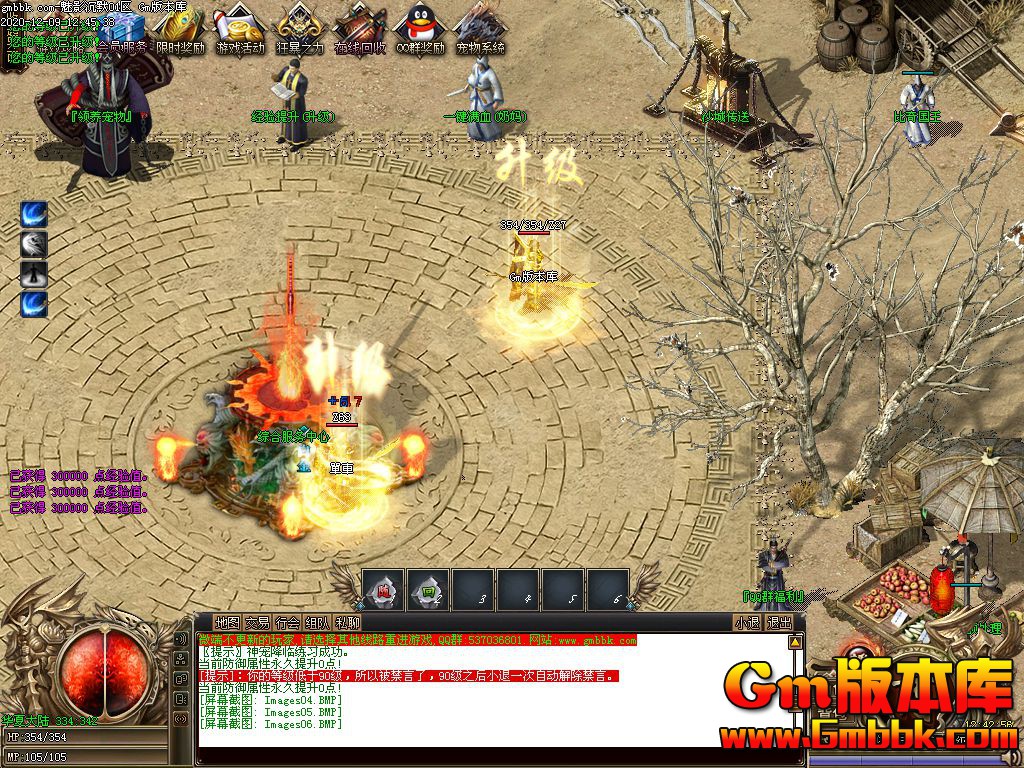Click the 地图 map button
The image size is (1024, 768).
227,622
